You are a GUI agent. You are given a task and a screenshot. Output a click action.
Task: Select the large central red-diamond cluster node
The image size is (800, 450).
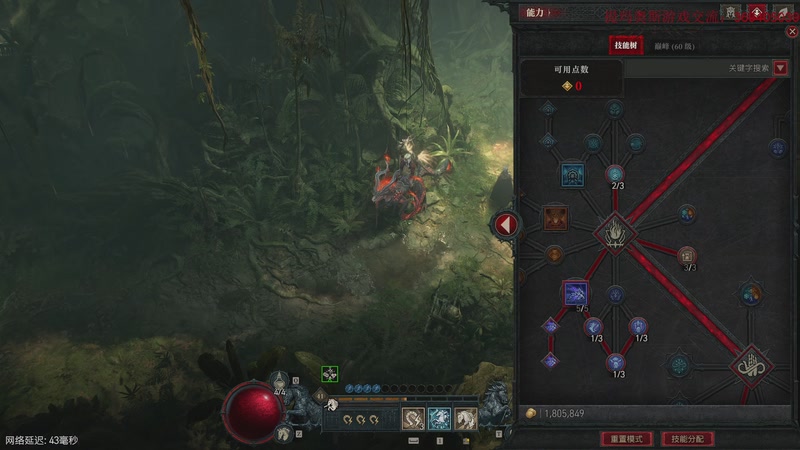pyautogui.click(x=615, y=233)
